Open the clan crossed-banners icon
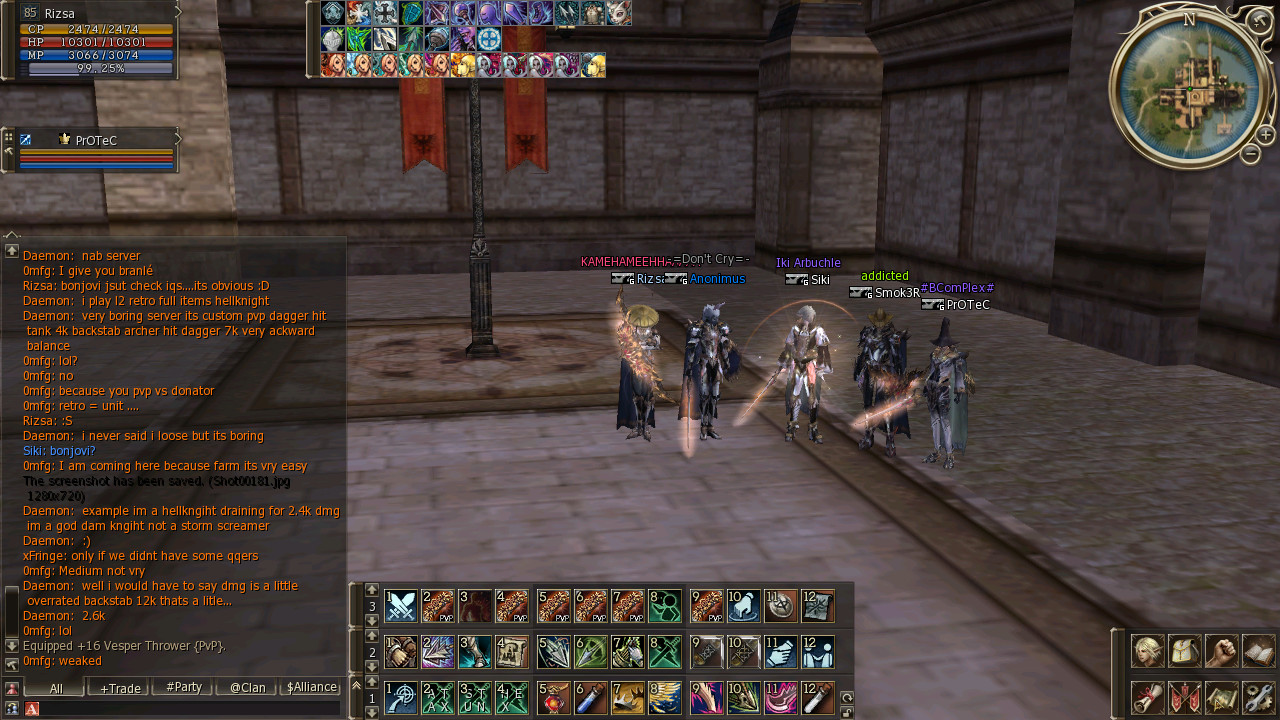The height and width of the screenshot is (720, 1280). (1185, 696)
